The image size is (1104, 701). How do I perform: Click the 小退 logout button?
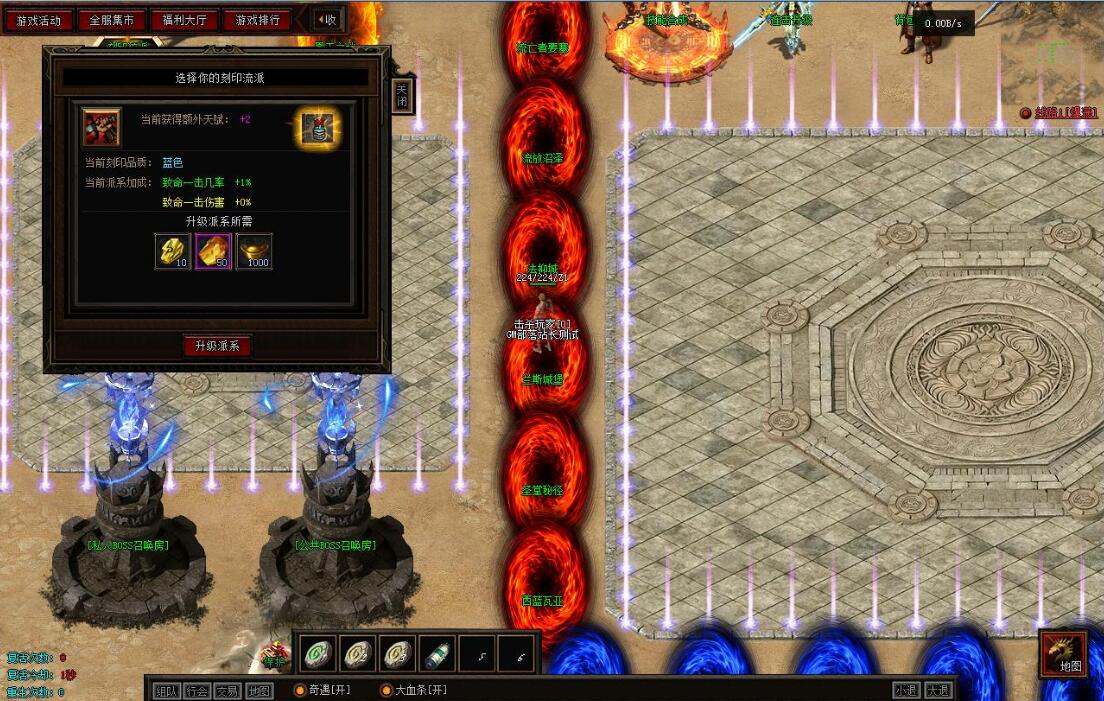coord(905,690)
